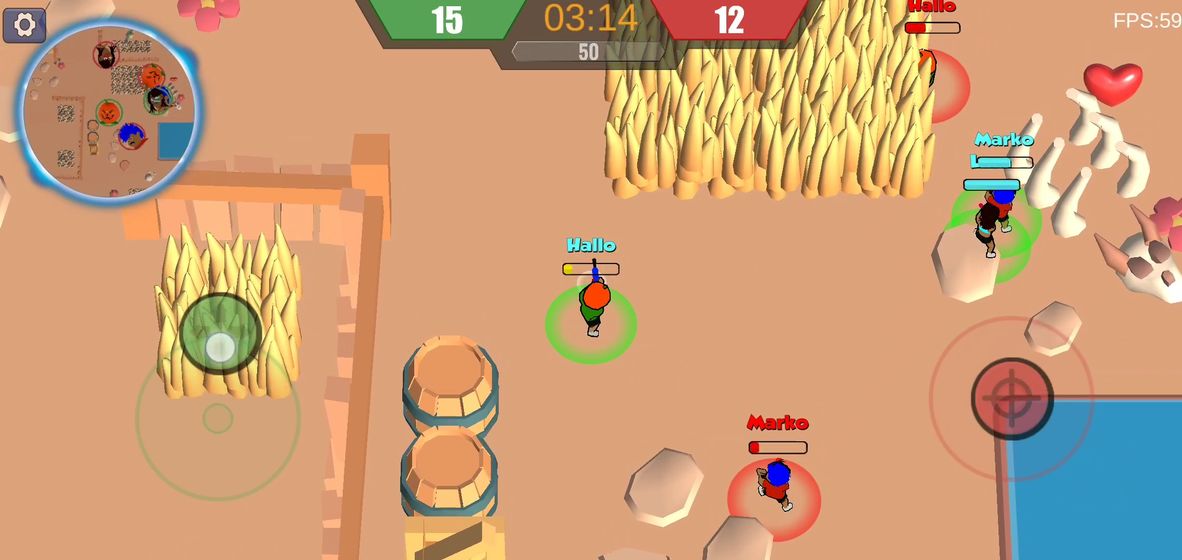Open the settings gear menu

point(24,25)
